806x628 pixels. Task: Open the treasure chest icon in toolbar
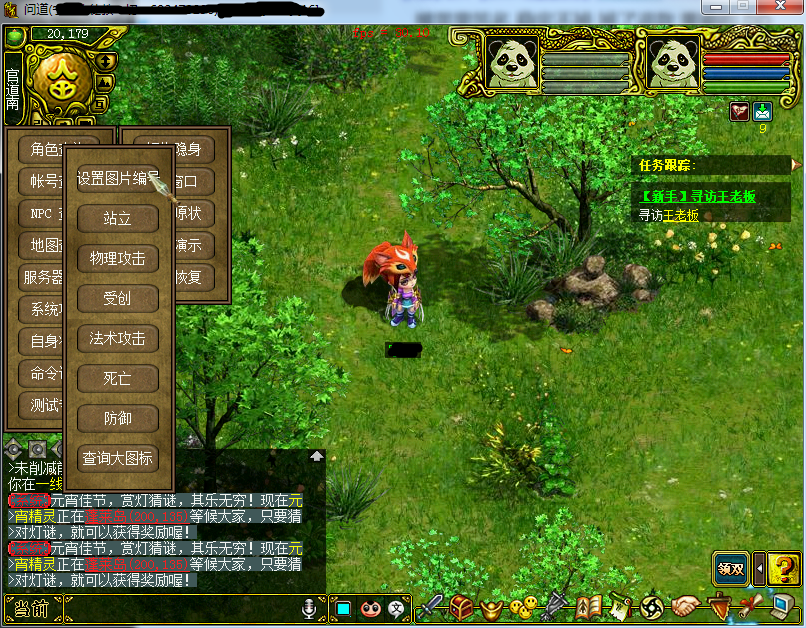[461, 606]
